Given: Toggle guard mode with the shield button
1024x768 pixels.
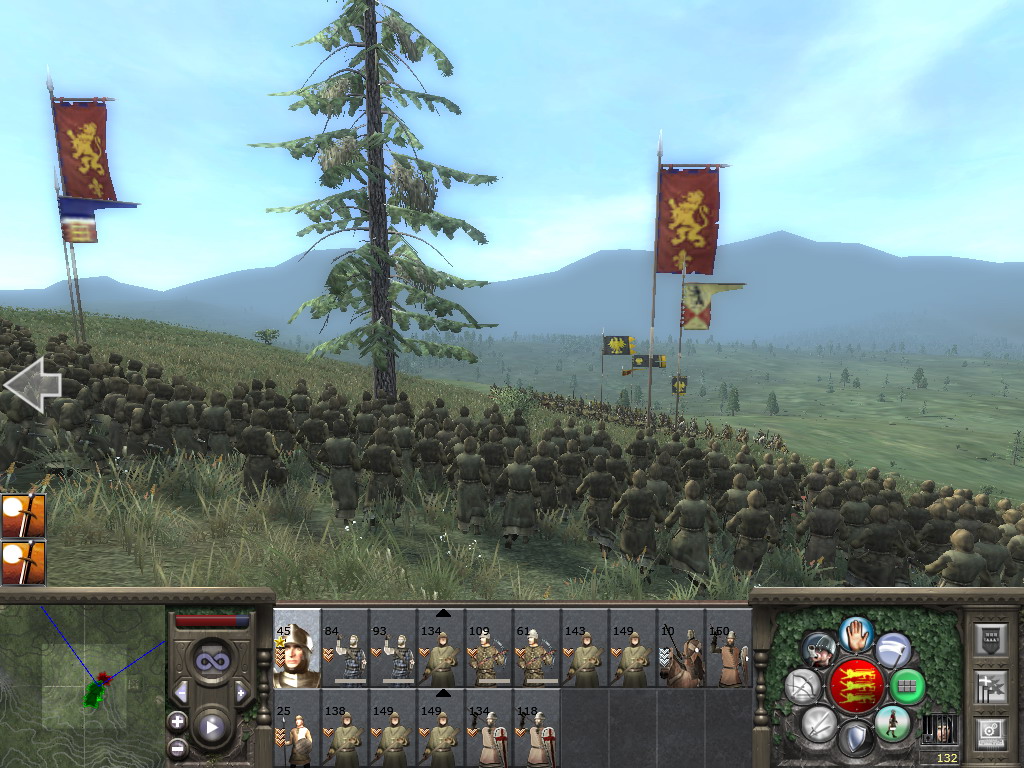Looking at the screenshot, I should point(855,739).
